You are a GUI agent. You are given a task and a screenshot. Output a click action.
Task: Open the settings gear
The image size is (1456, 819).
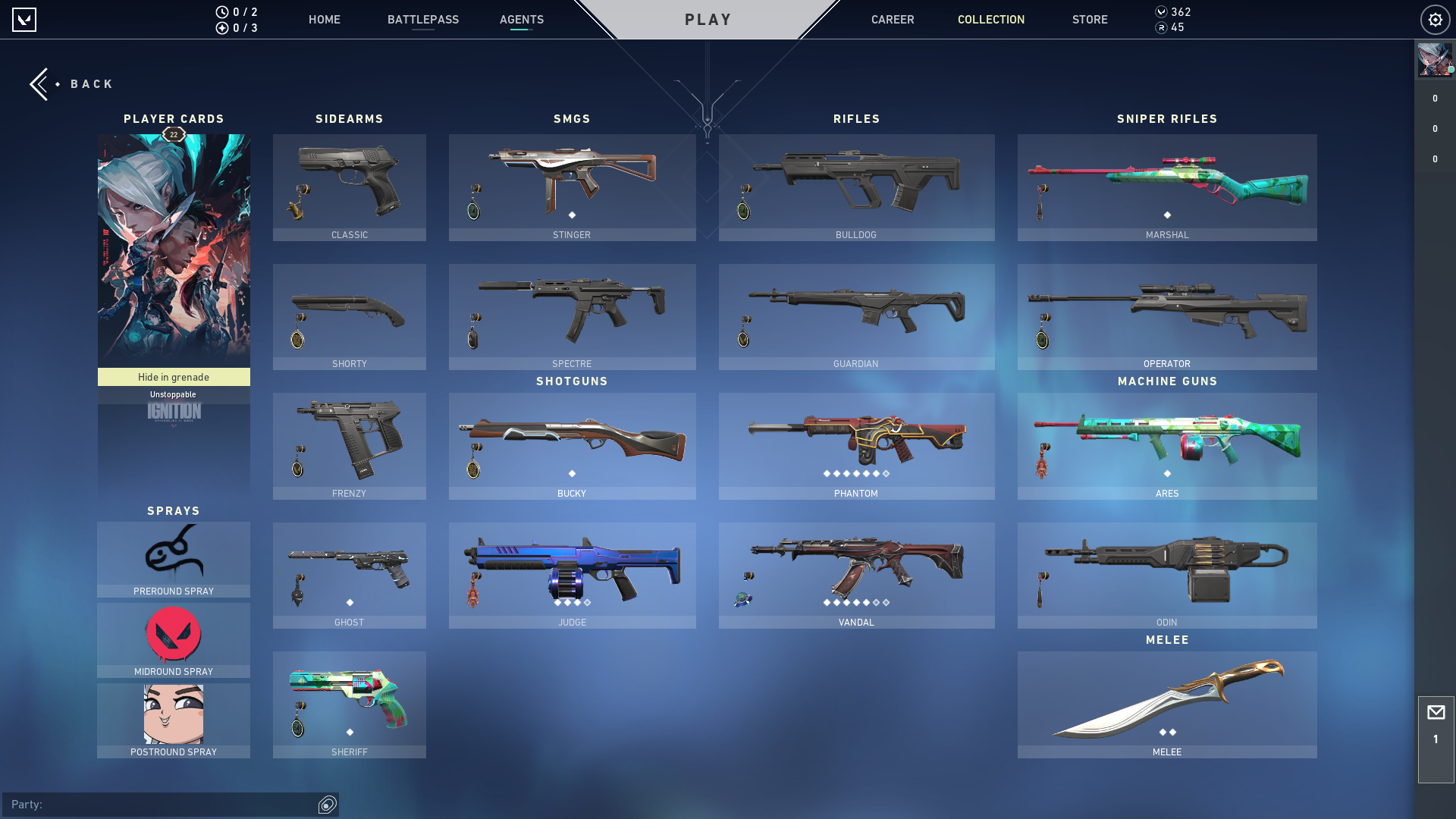[x=1435, y=20]
